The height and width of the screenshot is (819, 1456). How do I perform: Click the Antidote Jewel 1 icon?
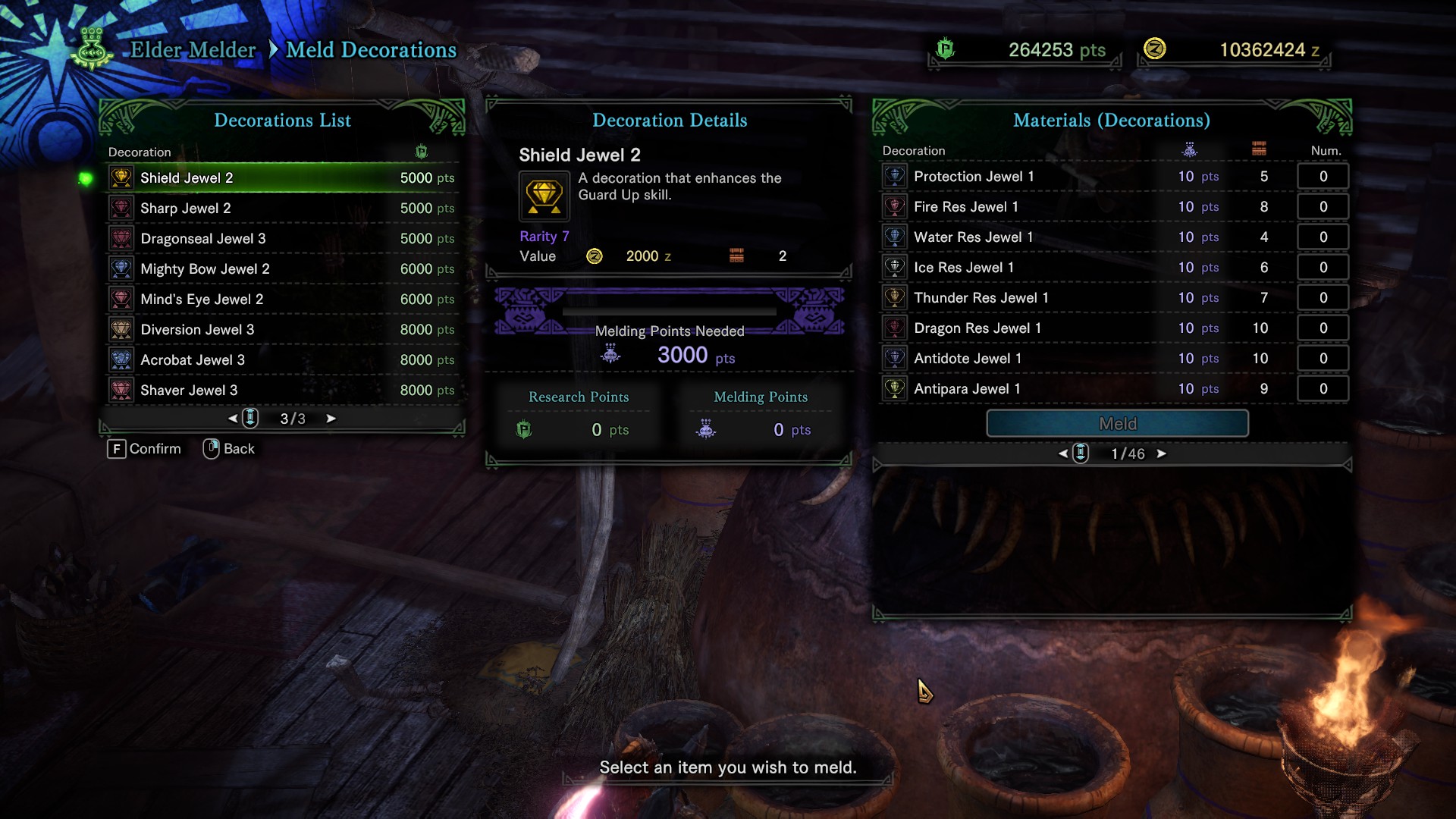click(894, 358)
